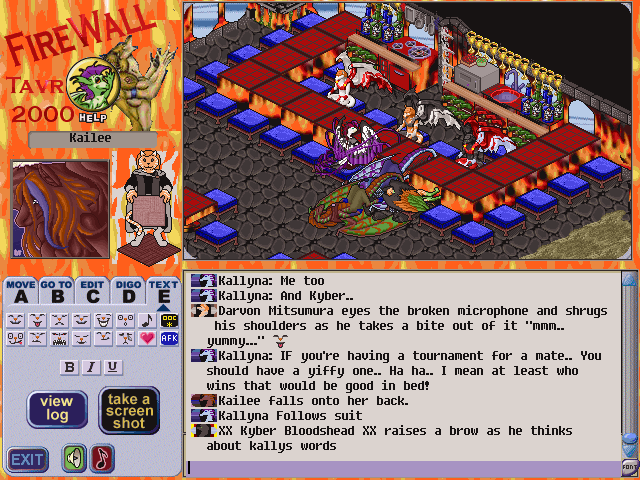Screen dimensions: 640x480
Task: Toggle music with the red note button
Action: click(103, 459)
